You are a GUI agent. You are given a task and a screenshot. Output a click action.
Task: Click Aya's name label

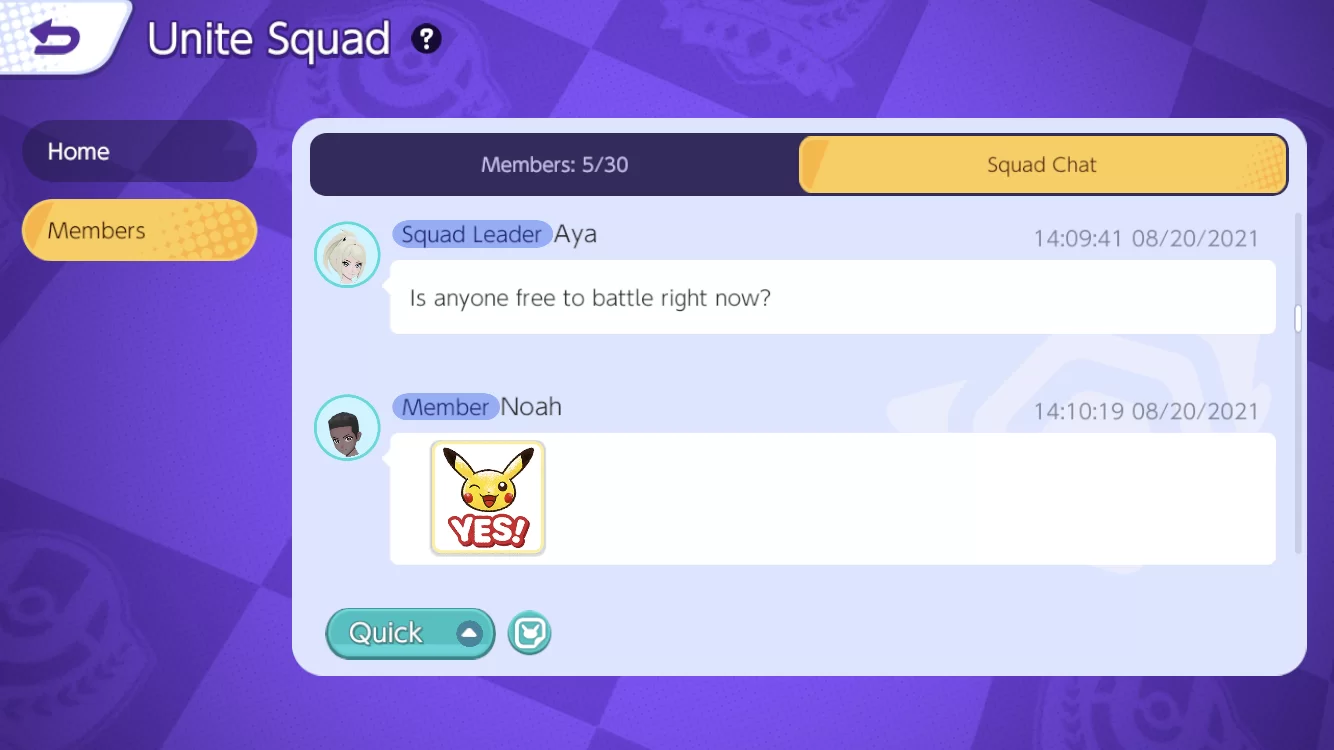pos(578,234)
